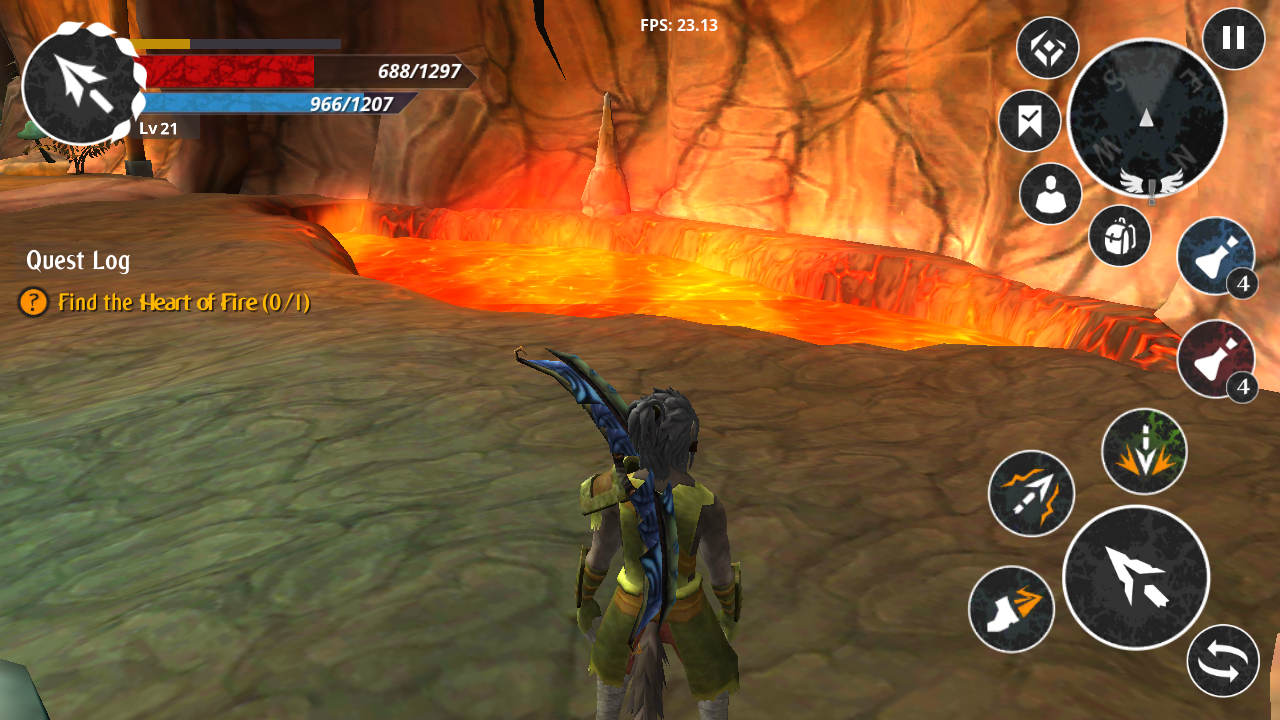Tap the weapon swap arrows button

coord(1223,661)
